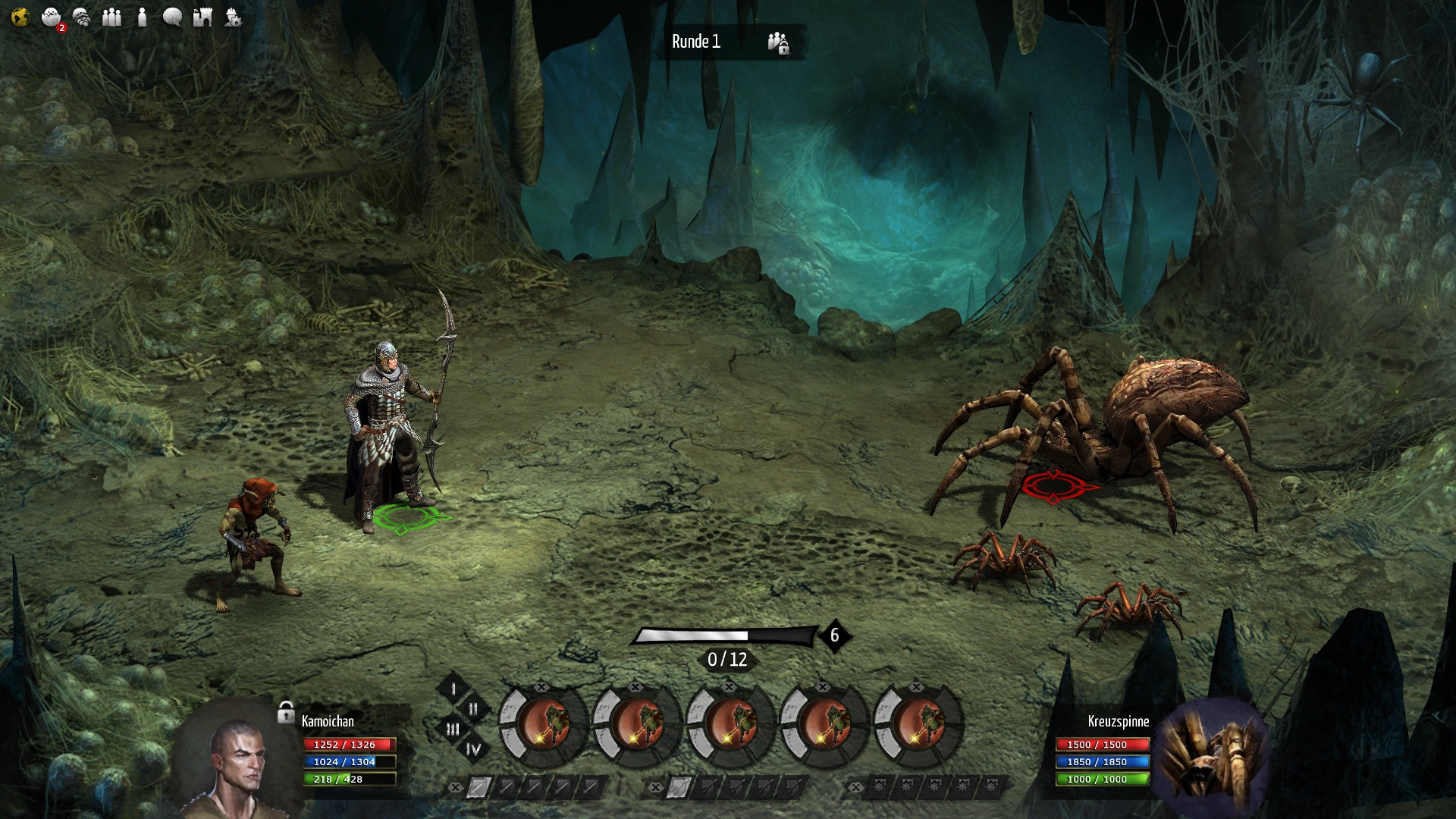Open the cracked egg icon with notification badge
The image size is (1456, 819).
[x=52, y=17]
